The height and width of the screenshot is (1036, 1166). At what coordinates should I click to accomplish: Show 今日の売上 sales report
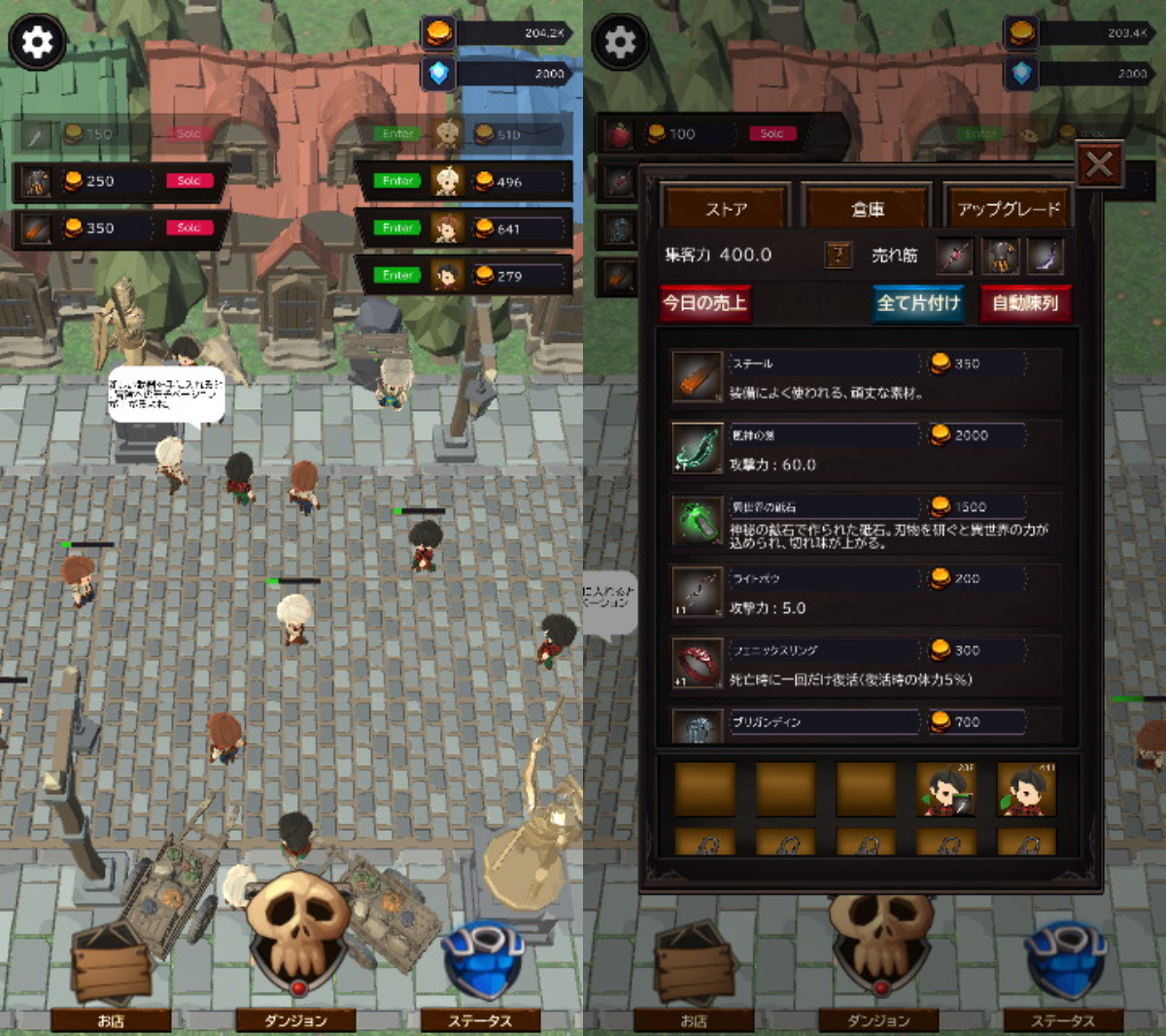705,303
